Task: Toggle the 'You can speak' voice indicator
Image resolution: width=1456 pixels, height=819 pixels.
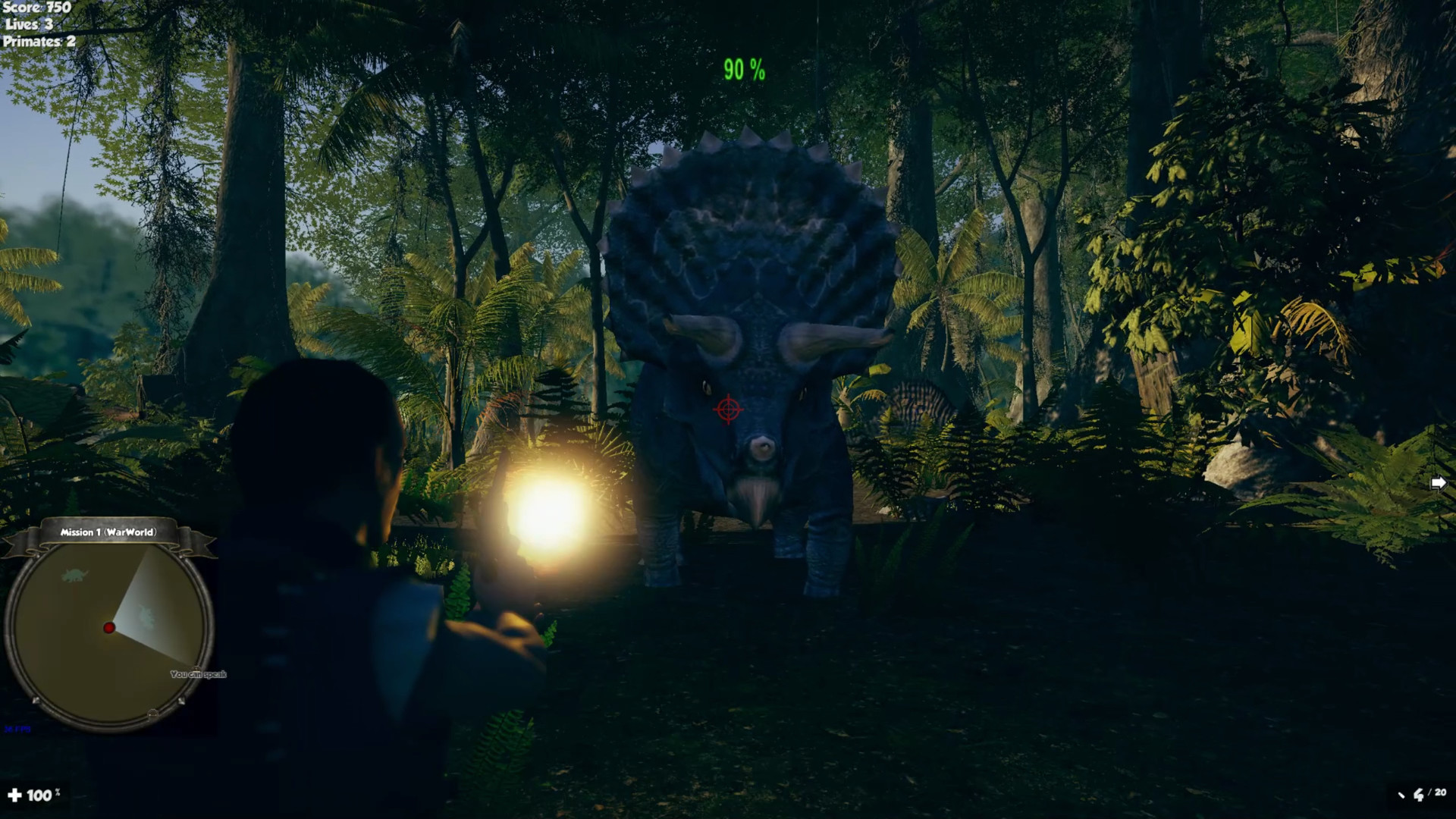Action: [199, 673]
